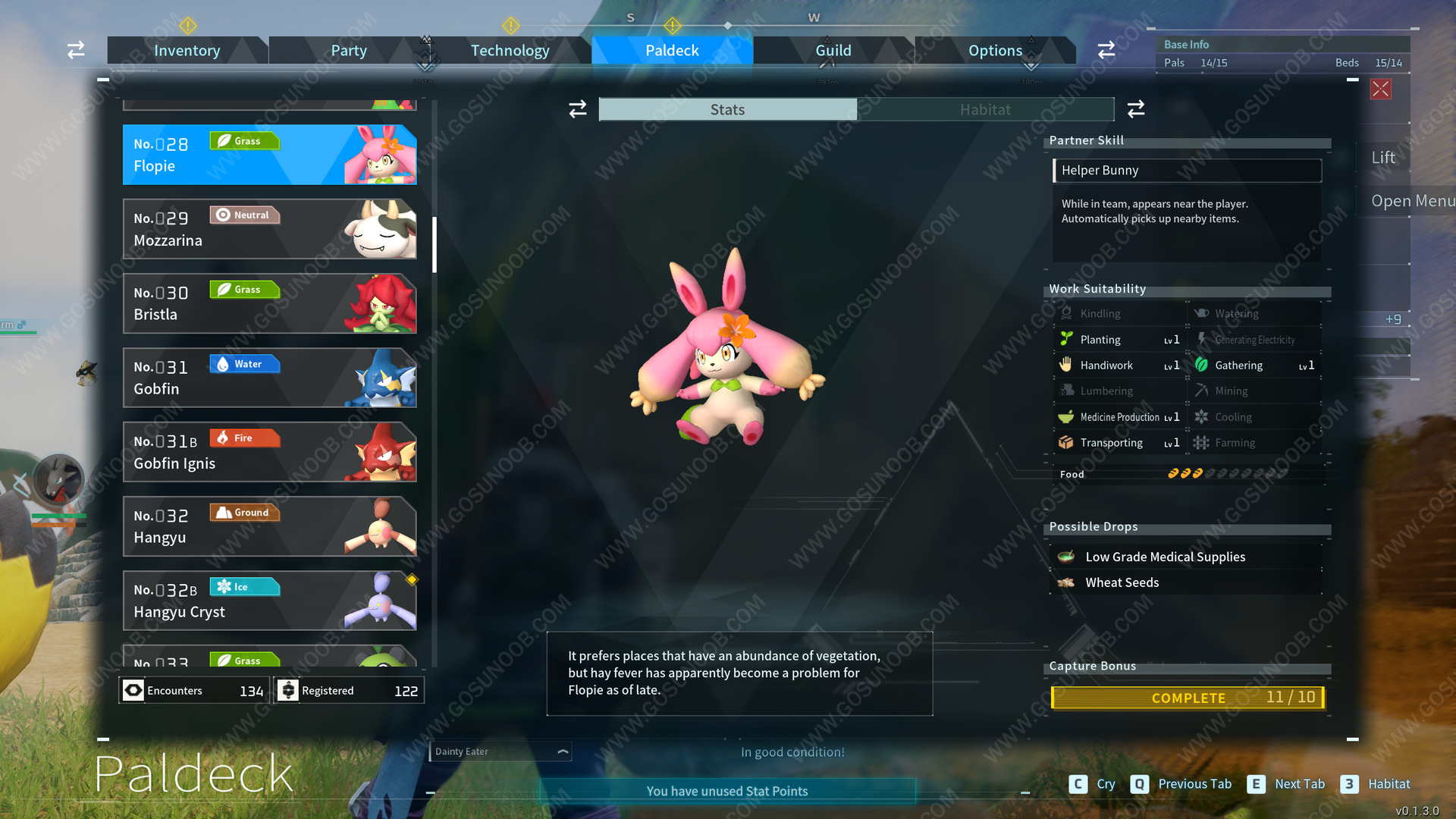The width and height of the screenshot is (1456, 819).
Task: Select the Paldeck tab
Action: [x=672, y=50]
